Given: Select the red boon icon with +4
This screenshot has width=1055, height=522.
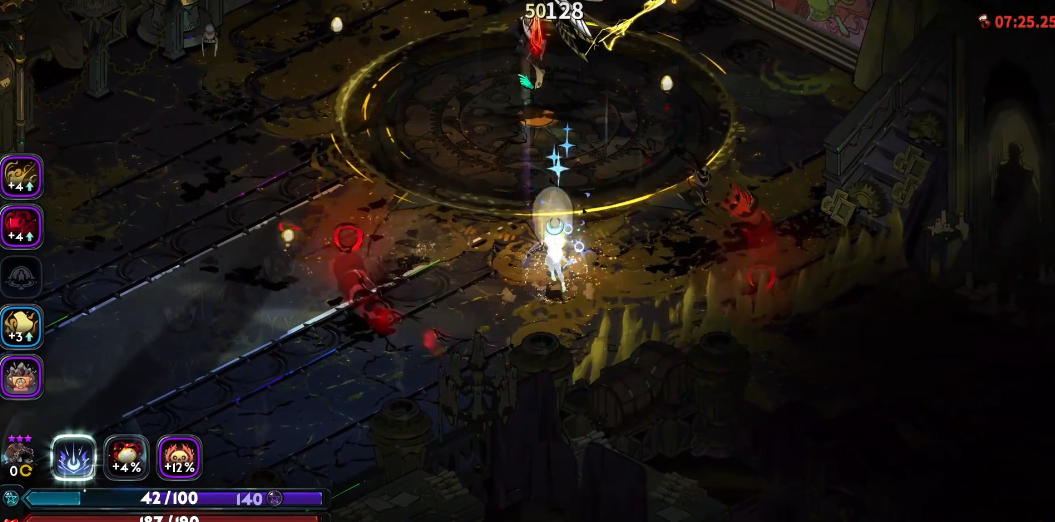Looking at the screenshot, I should [21, 226].
